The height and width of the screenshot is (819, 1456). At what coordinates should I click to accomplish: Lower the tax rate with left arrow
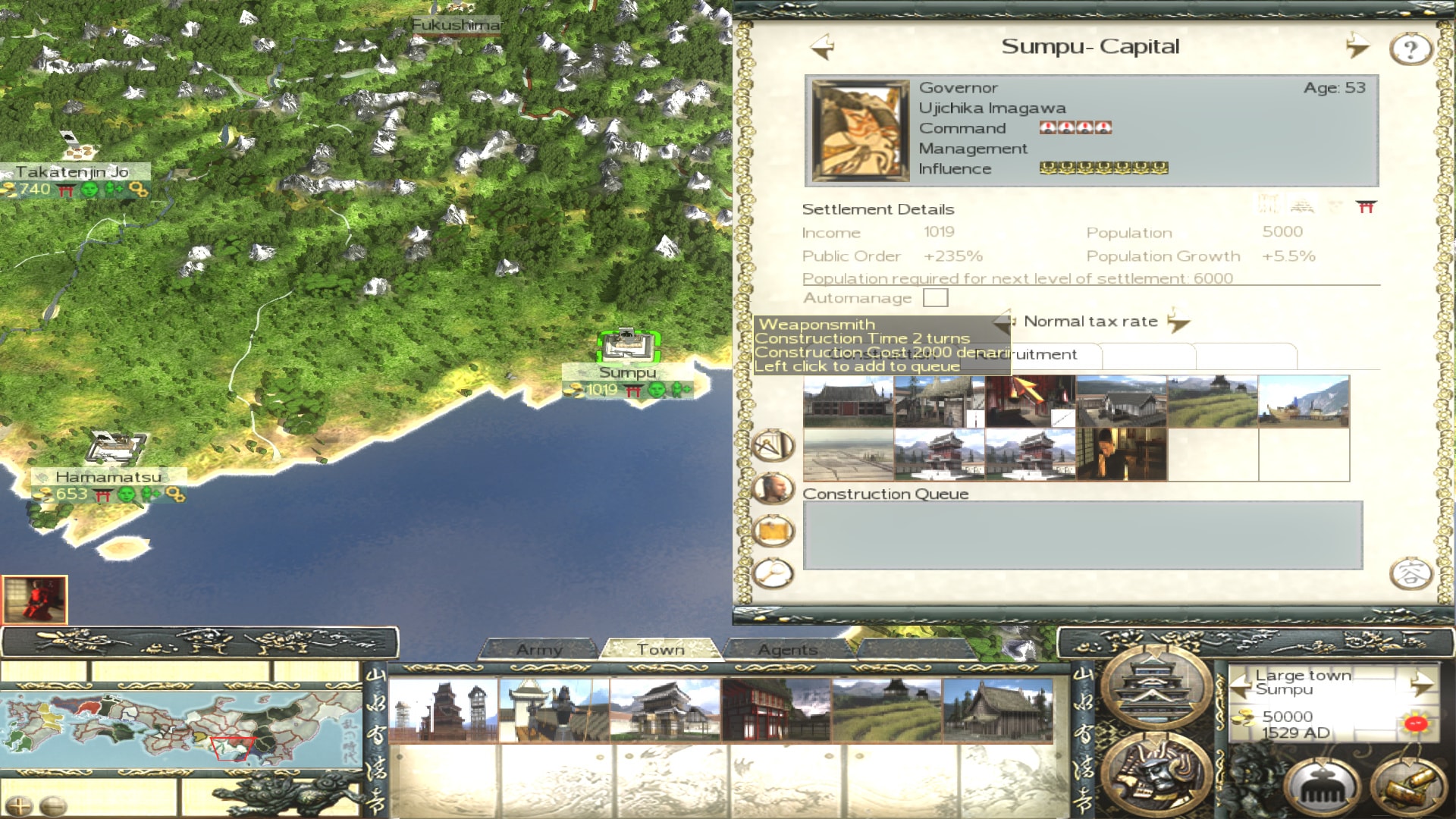[x=1005, y=322]
